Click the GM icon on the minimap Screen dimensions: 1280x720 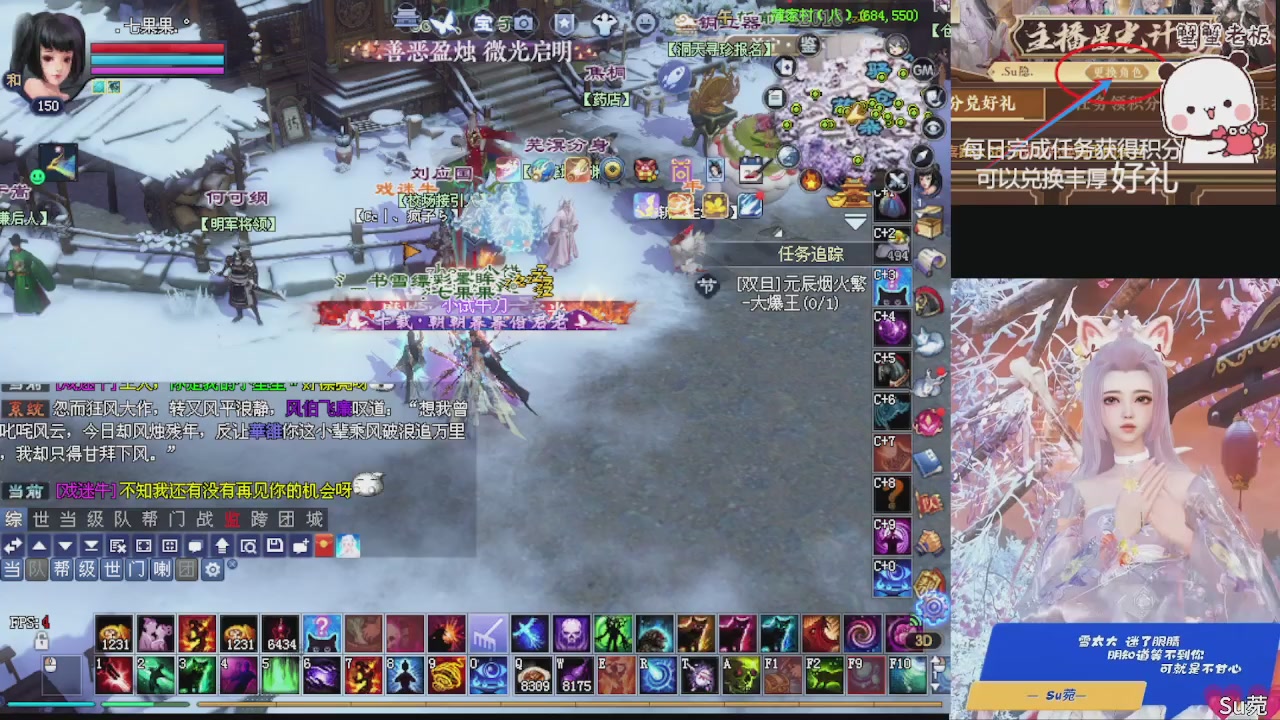point(922,71)
